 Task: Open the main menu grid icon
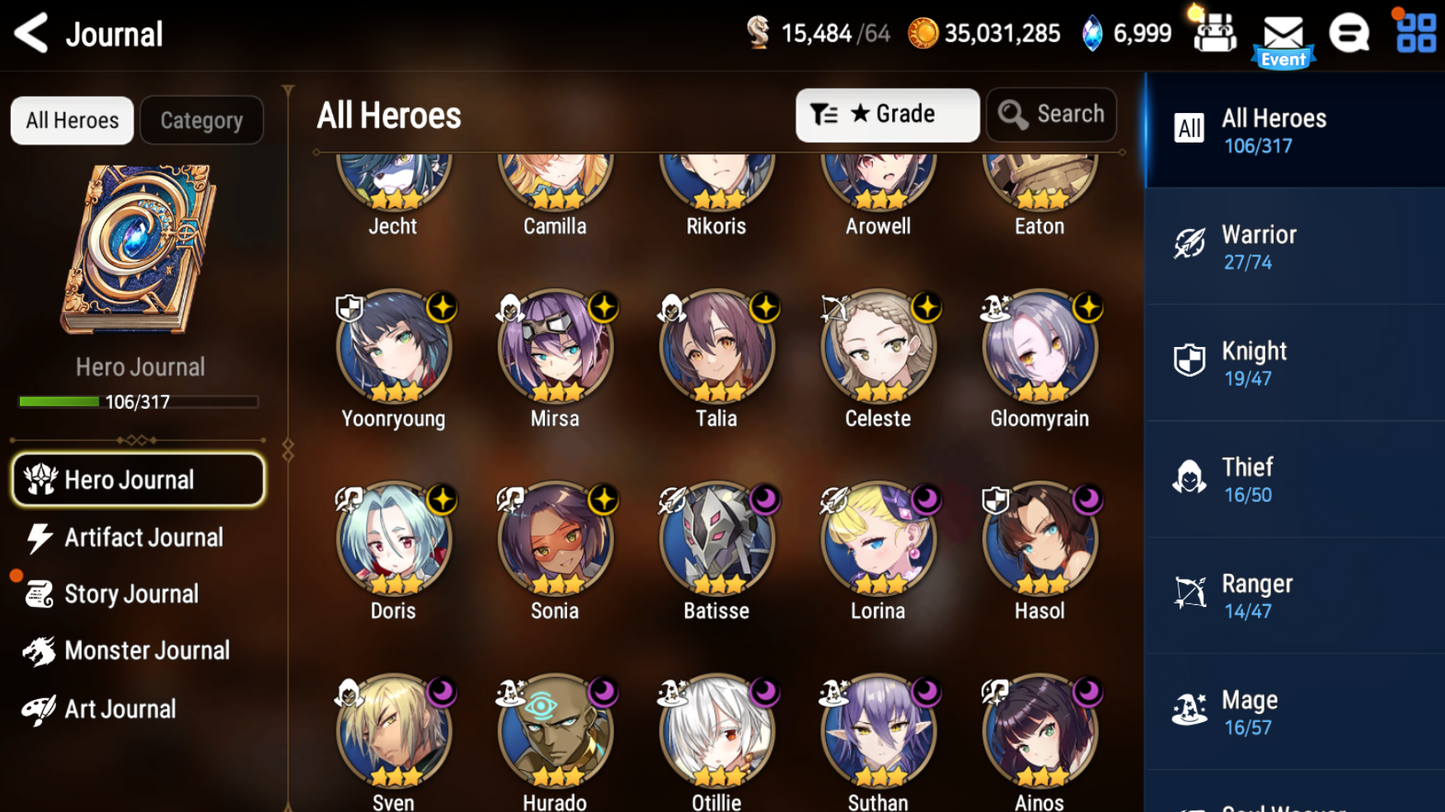point(1416,33)
